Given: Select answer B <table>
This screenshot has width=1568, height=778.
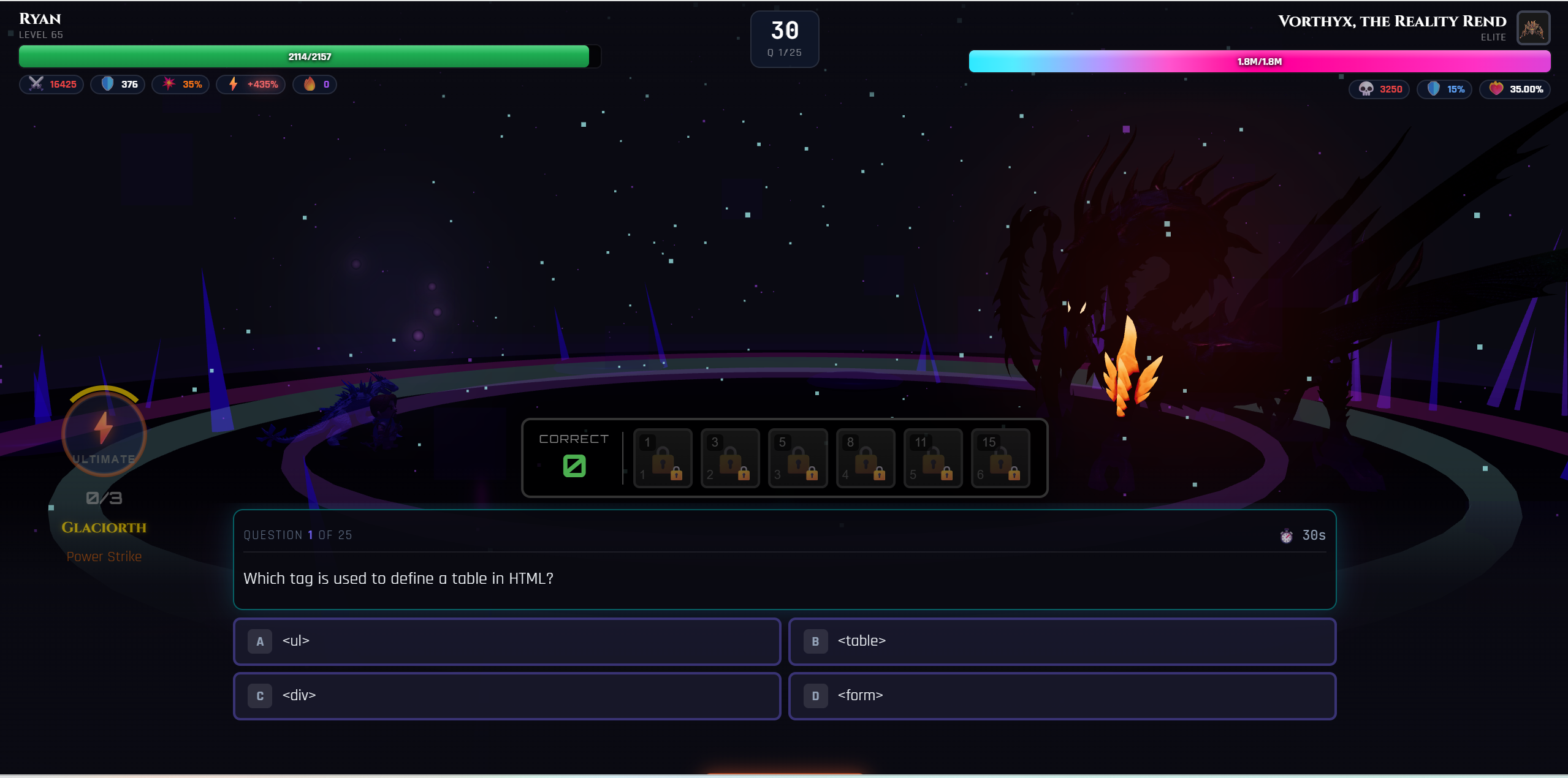Looking at the screenshot, I should tap(1062, 641).
